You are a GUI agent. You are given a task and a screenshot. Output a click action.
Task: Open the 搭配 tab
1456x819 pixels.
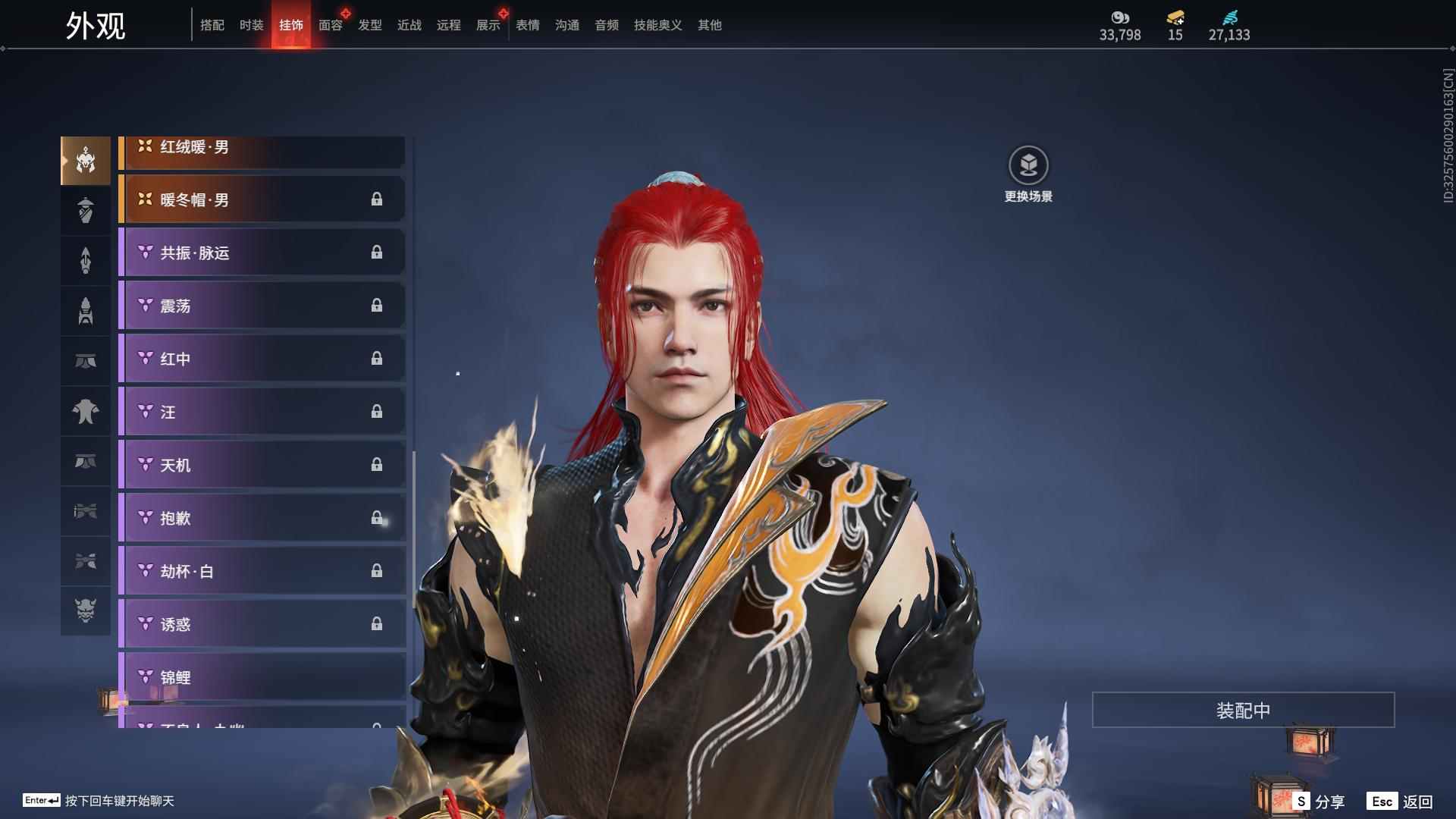(x=212, y=25)
